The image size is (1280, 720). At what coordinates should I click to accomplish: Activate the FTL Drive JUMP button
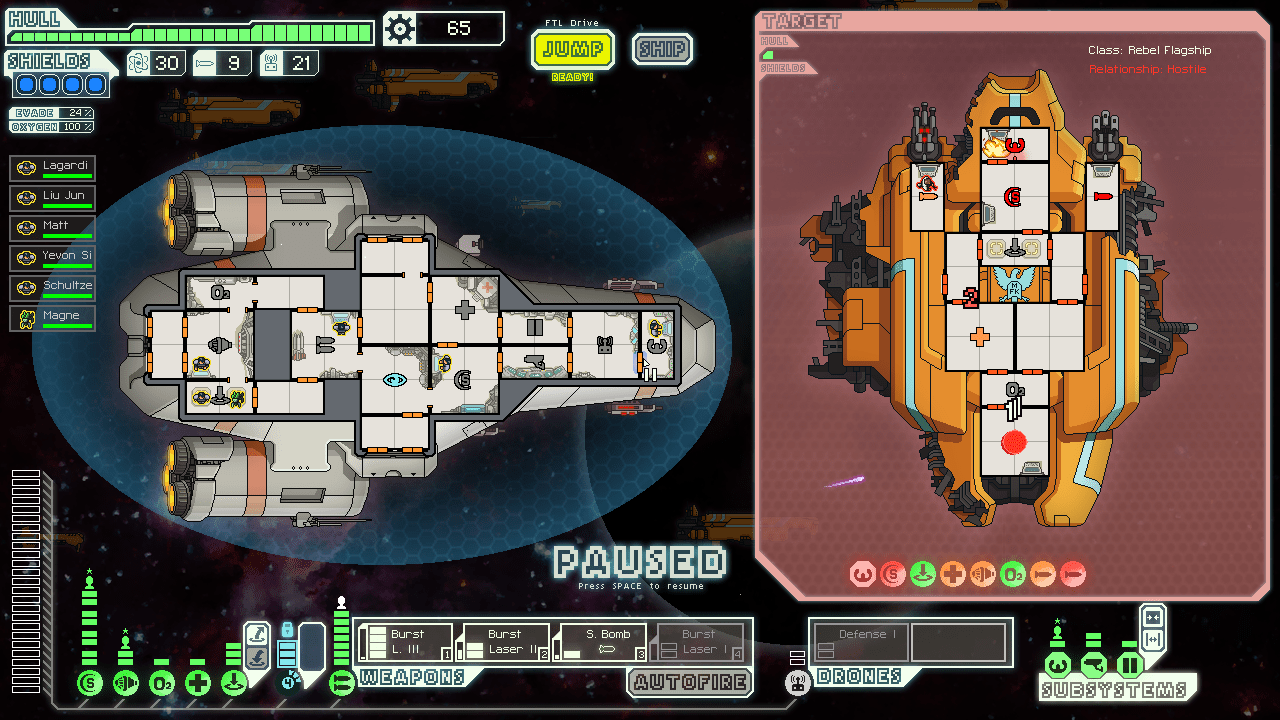pos(572,49)
